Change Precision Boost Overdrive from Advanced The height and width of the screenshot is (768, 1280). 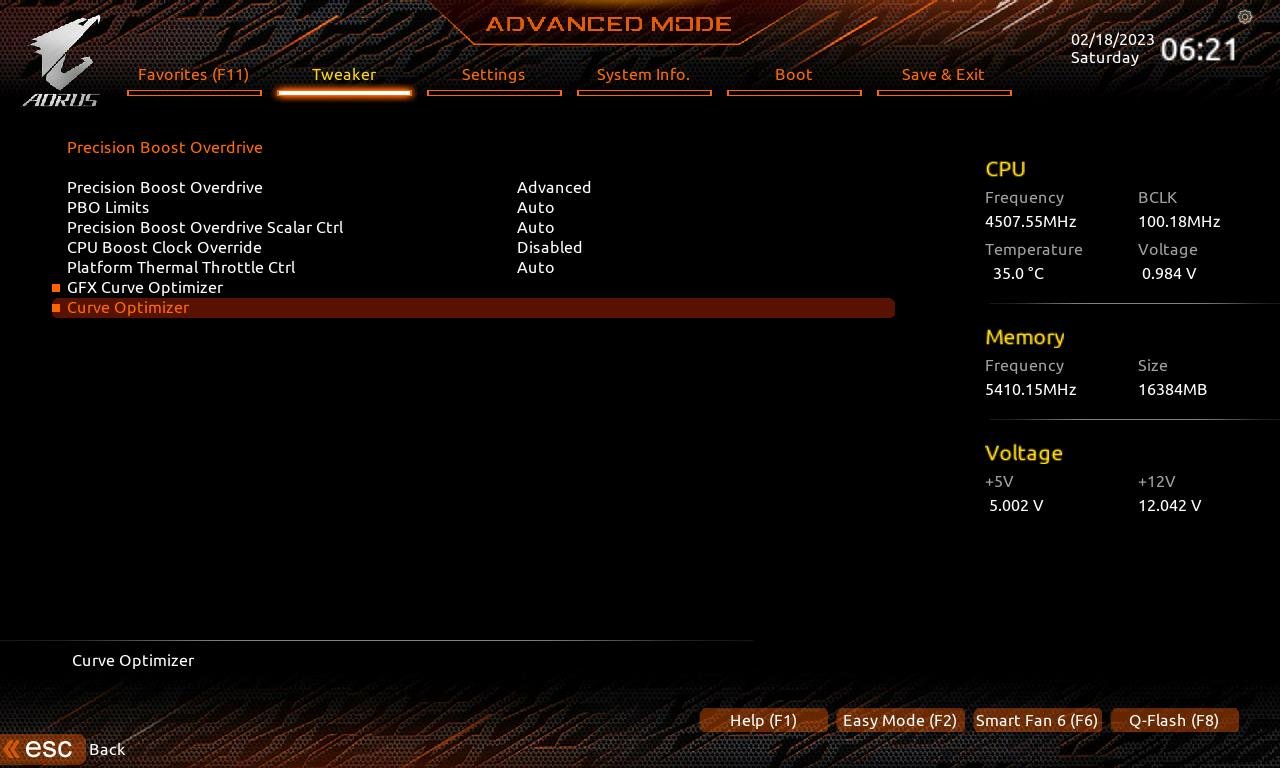(x=554, y=187)
